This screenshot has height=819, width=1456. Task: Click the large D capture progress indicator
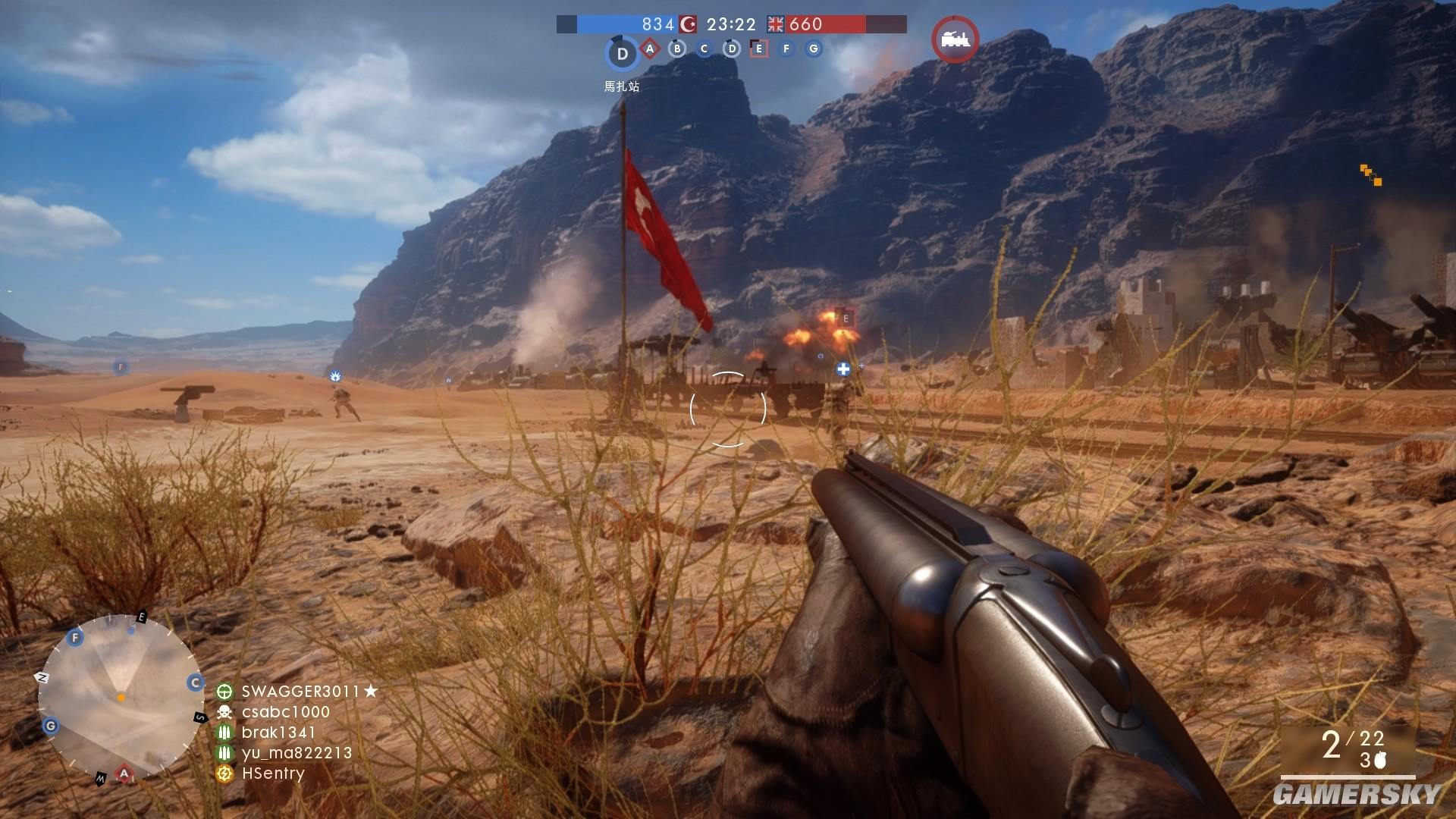click(x=623, y=54)
